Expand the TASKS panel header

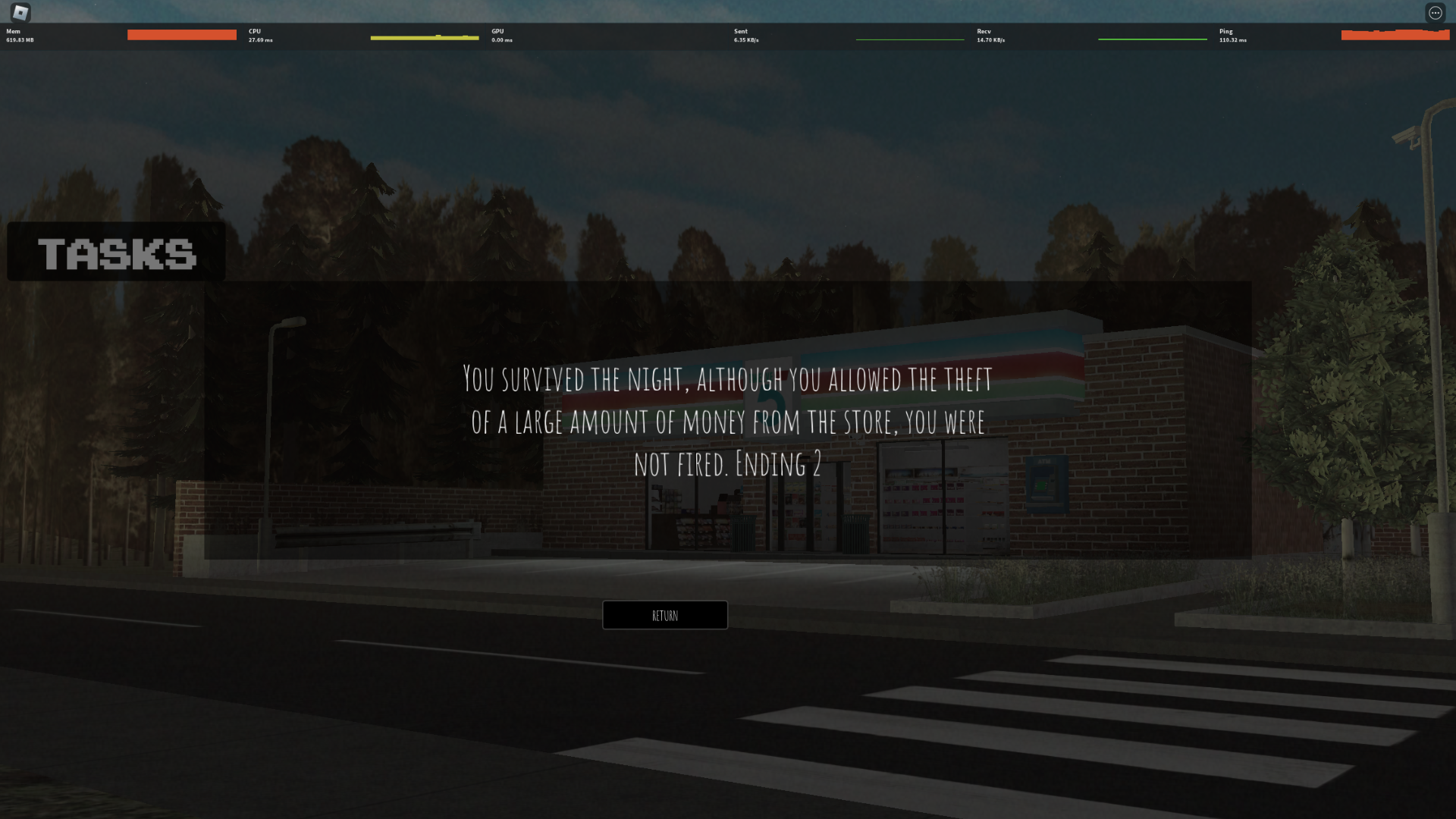click(x=115, y=252)
